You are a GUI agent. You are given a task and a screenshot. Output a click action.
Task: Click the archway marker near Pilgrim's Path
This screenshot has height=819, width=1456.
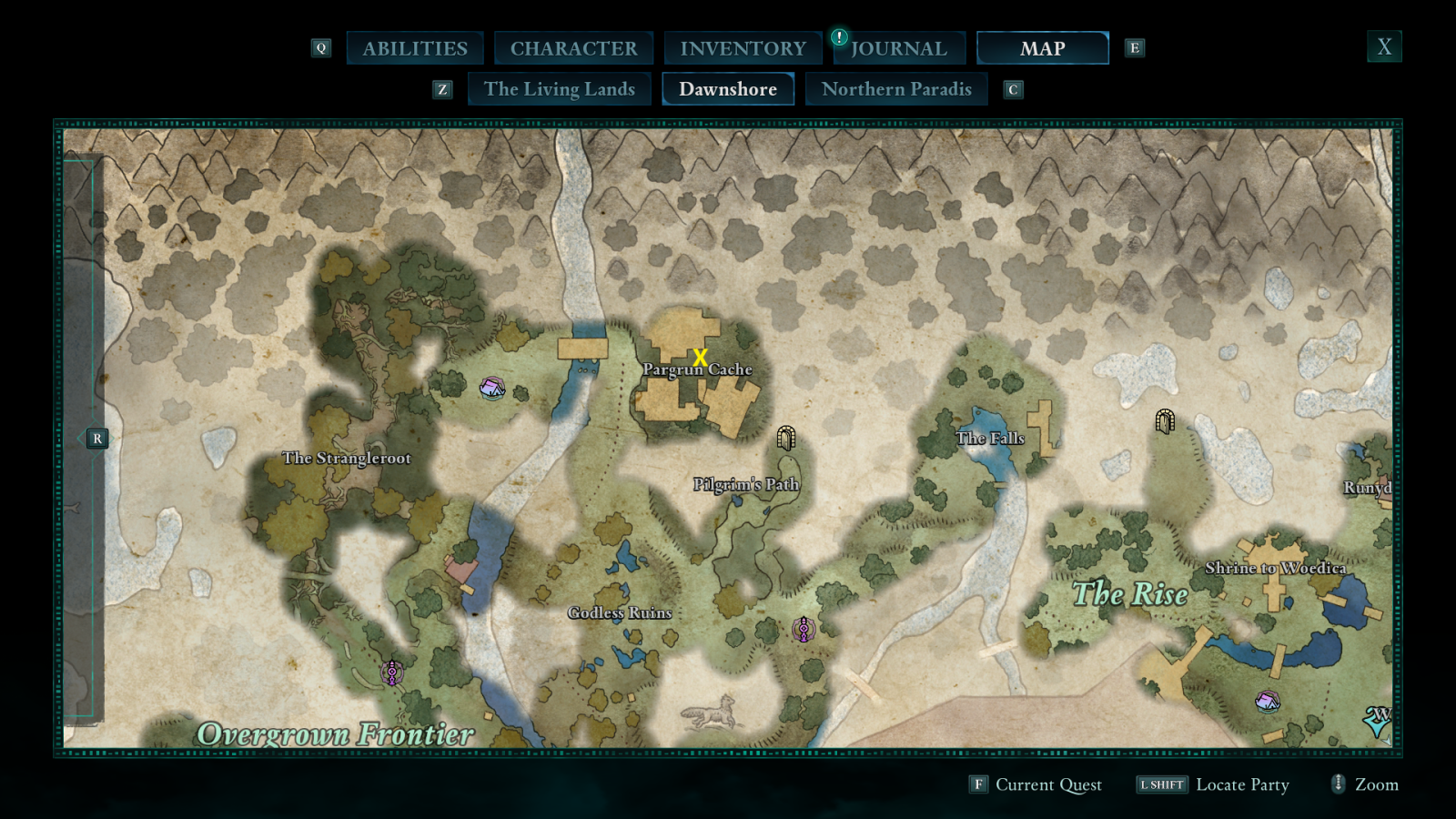[786, 439]
